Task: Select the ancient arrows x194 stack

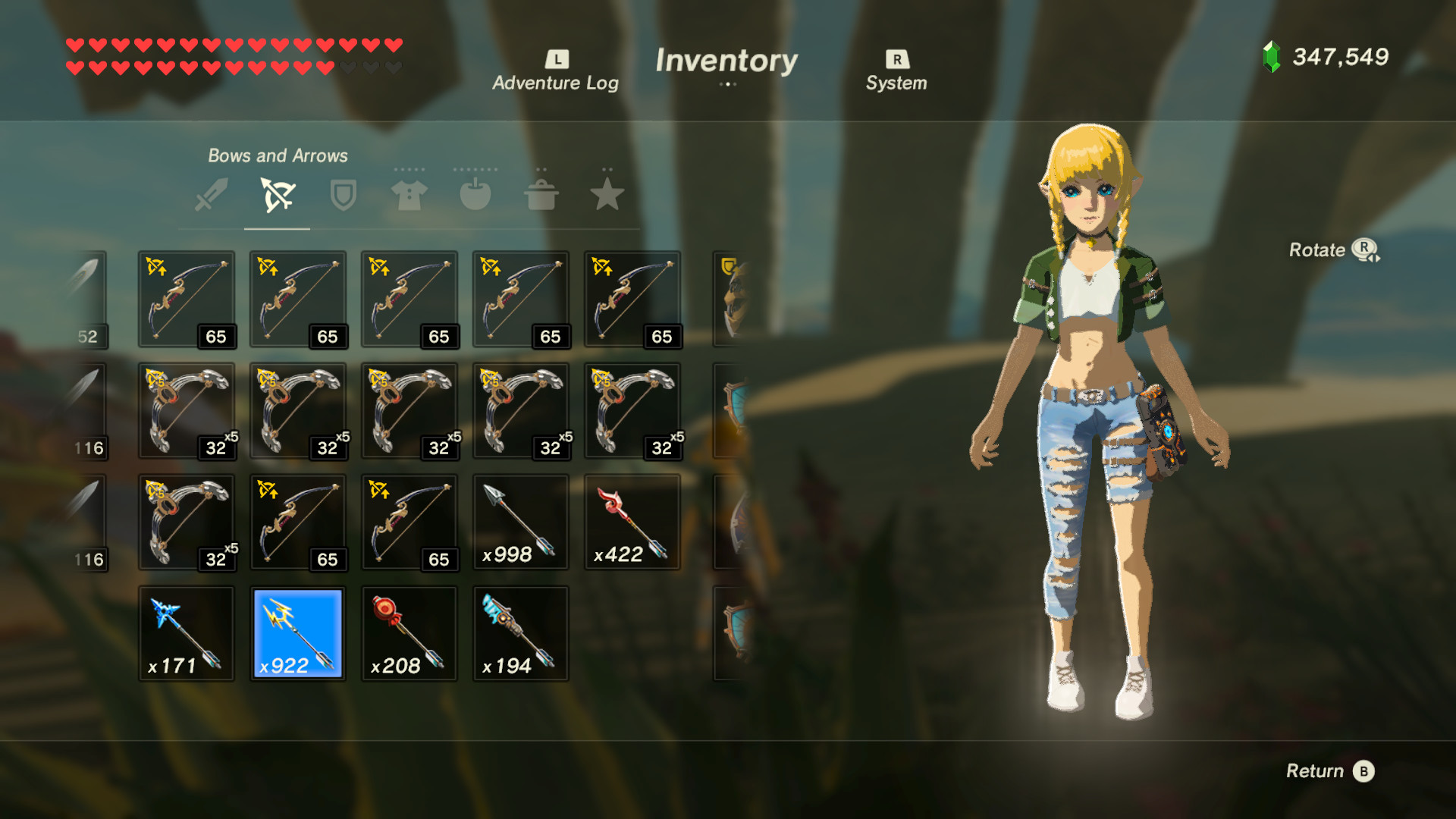Action: [519, 634]
